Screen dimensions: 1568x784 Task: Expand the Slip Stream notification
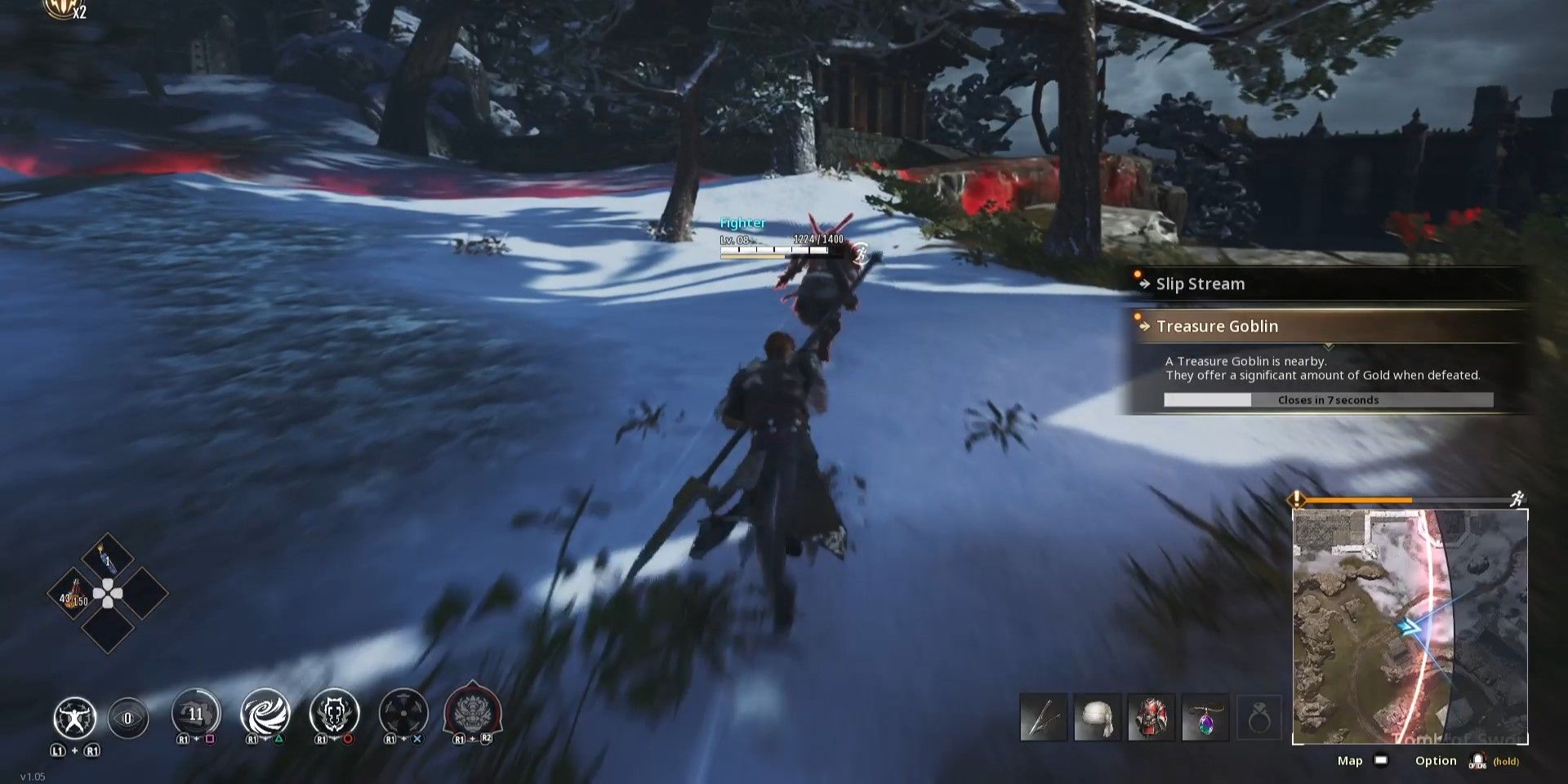click(x=1323, y=284)
